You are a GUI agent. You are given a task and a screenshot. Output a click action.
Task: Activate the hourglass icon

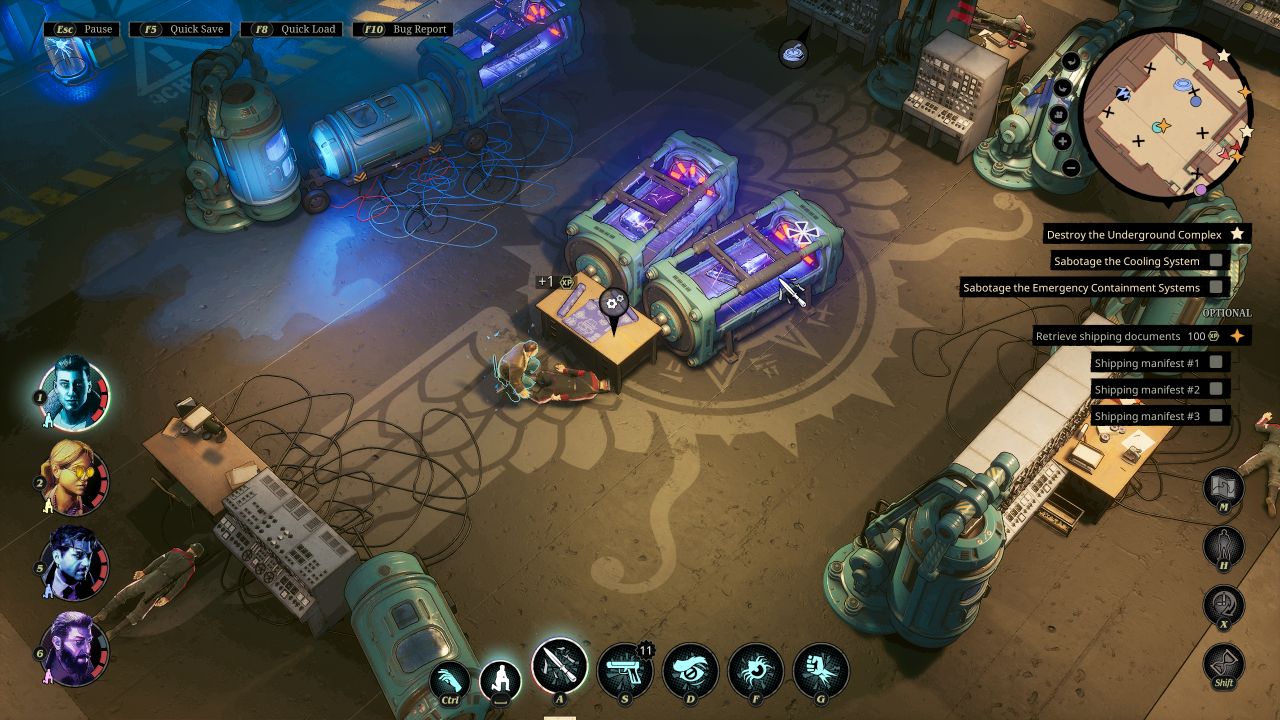[1224, 663]
